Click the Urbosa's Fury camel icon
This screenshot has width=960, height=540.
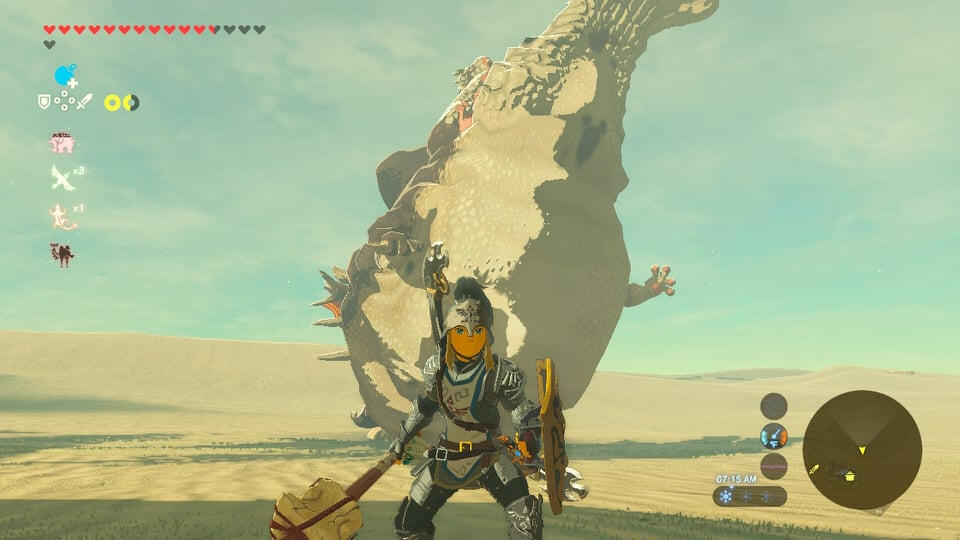tap(62, 254)
